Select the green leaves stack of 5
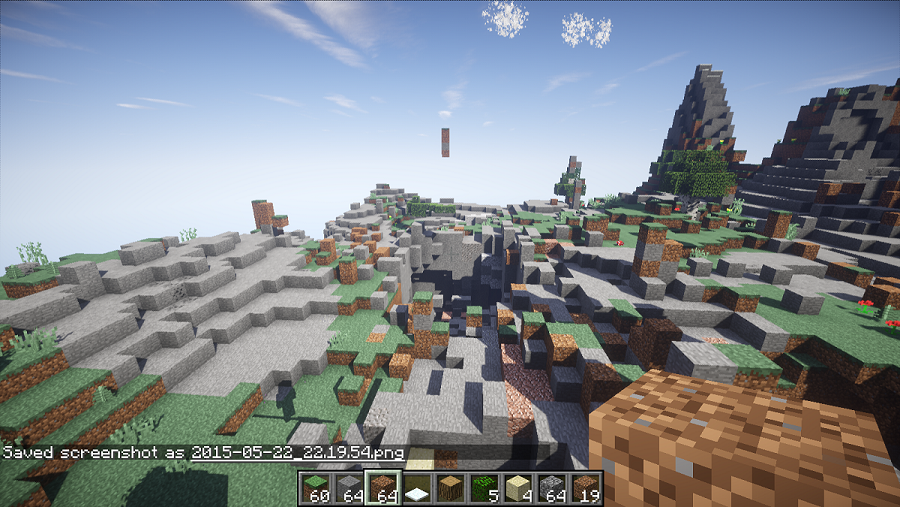Viewport: 900px width, 507px height. [x=484, y=488]
